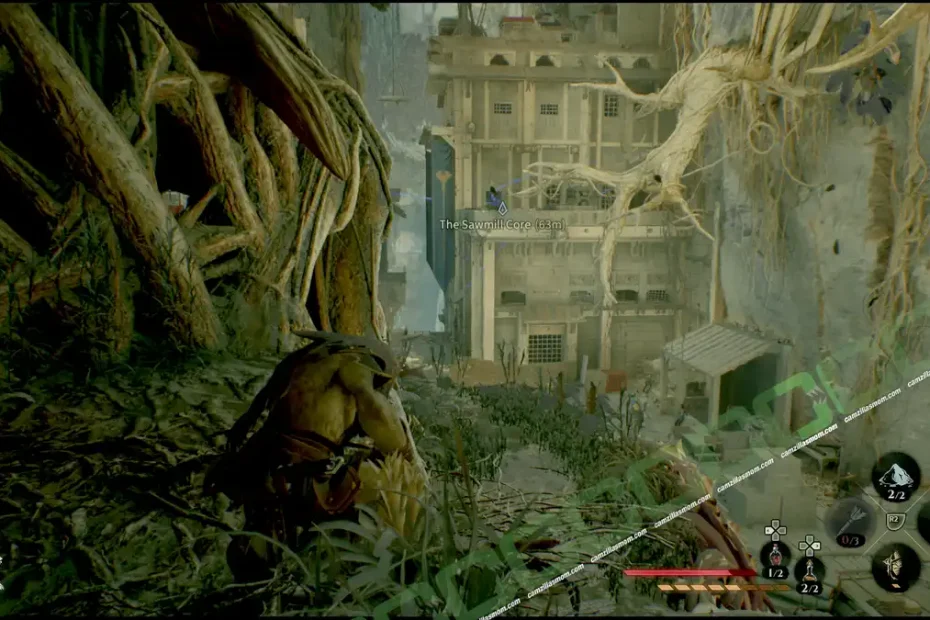Use the red health potion slot
This screenshot has width=930, height=620.
[x=774, y=556]
